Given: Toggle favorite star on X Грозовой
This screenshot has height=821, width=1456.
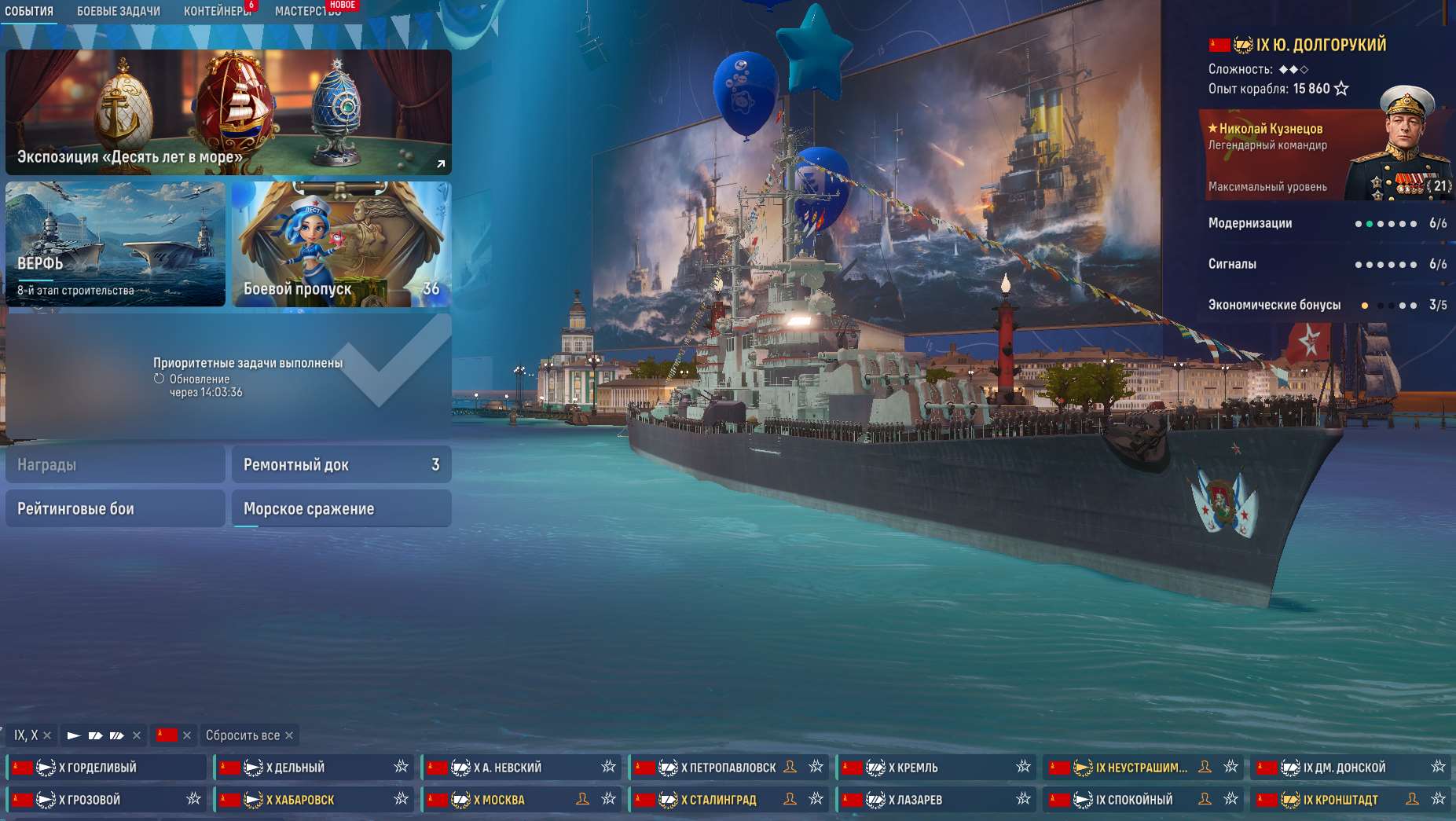Looking at the screenshot, I should (191, 799).
